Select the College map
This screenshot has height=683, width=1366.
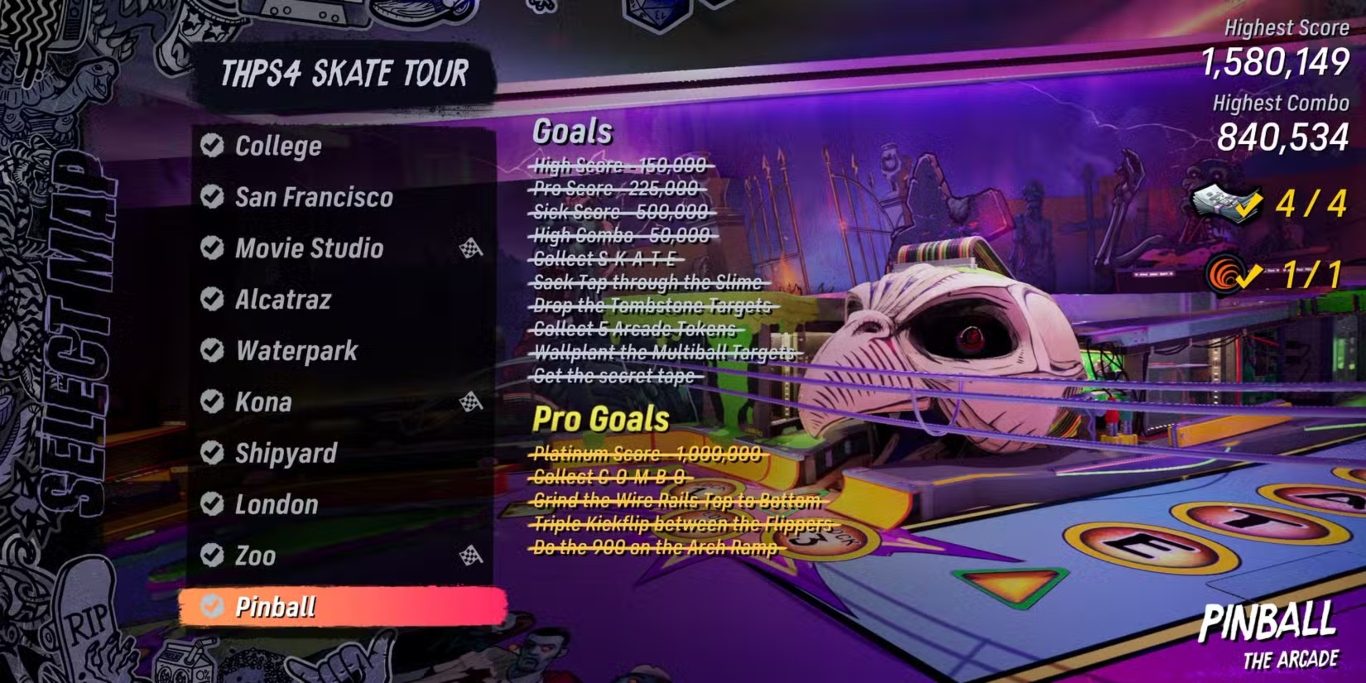point(278,146)
